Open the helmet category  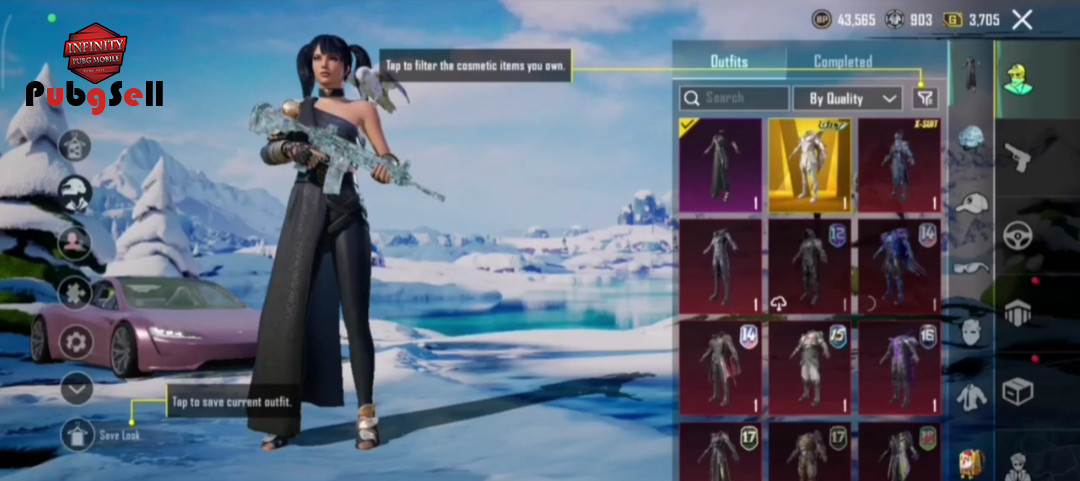click(971, 139)
